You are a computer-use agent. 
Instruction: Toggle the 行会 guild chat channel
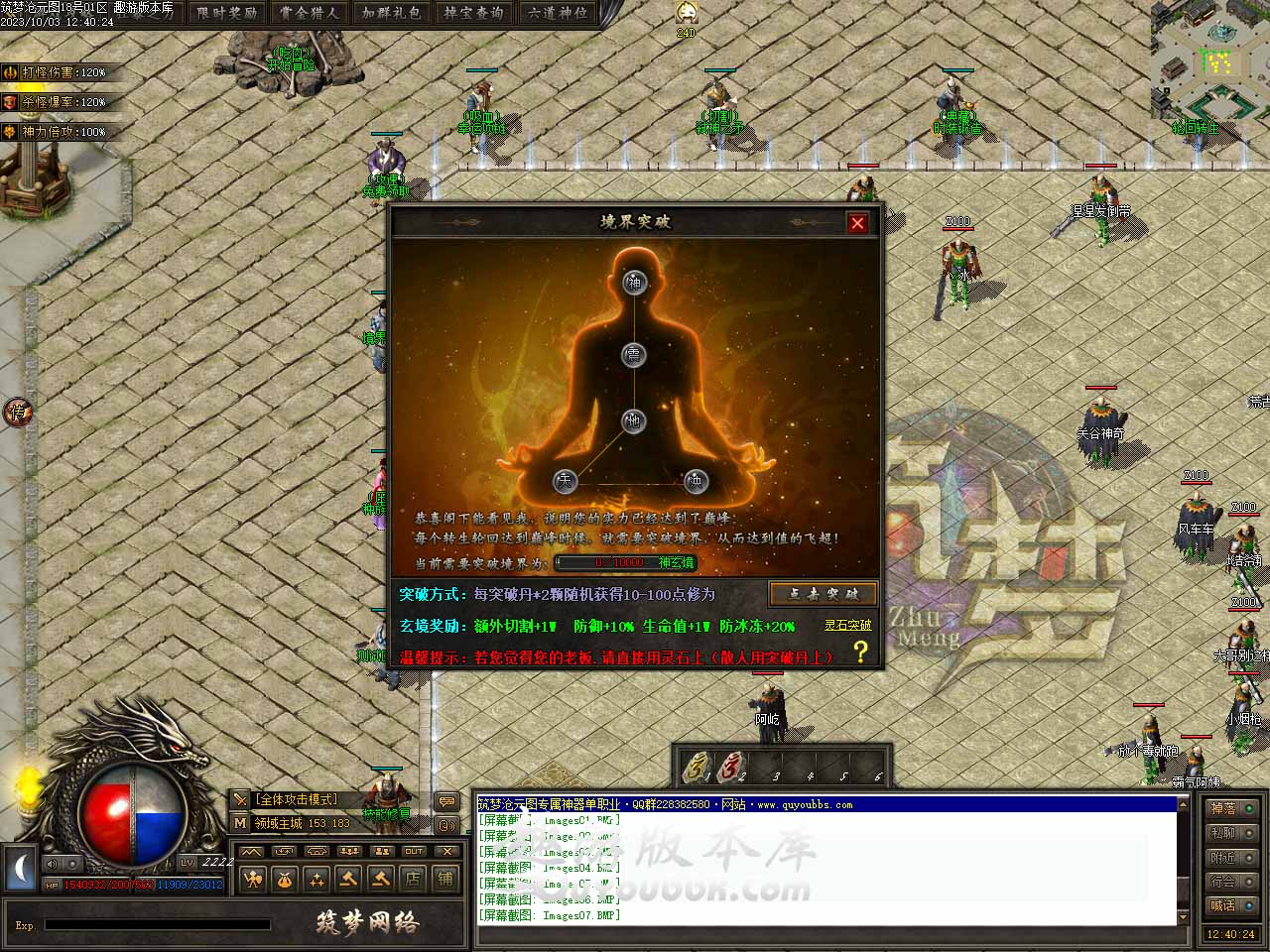(x=1231, y=881)
